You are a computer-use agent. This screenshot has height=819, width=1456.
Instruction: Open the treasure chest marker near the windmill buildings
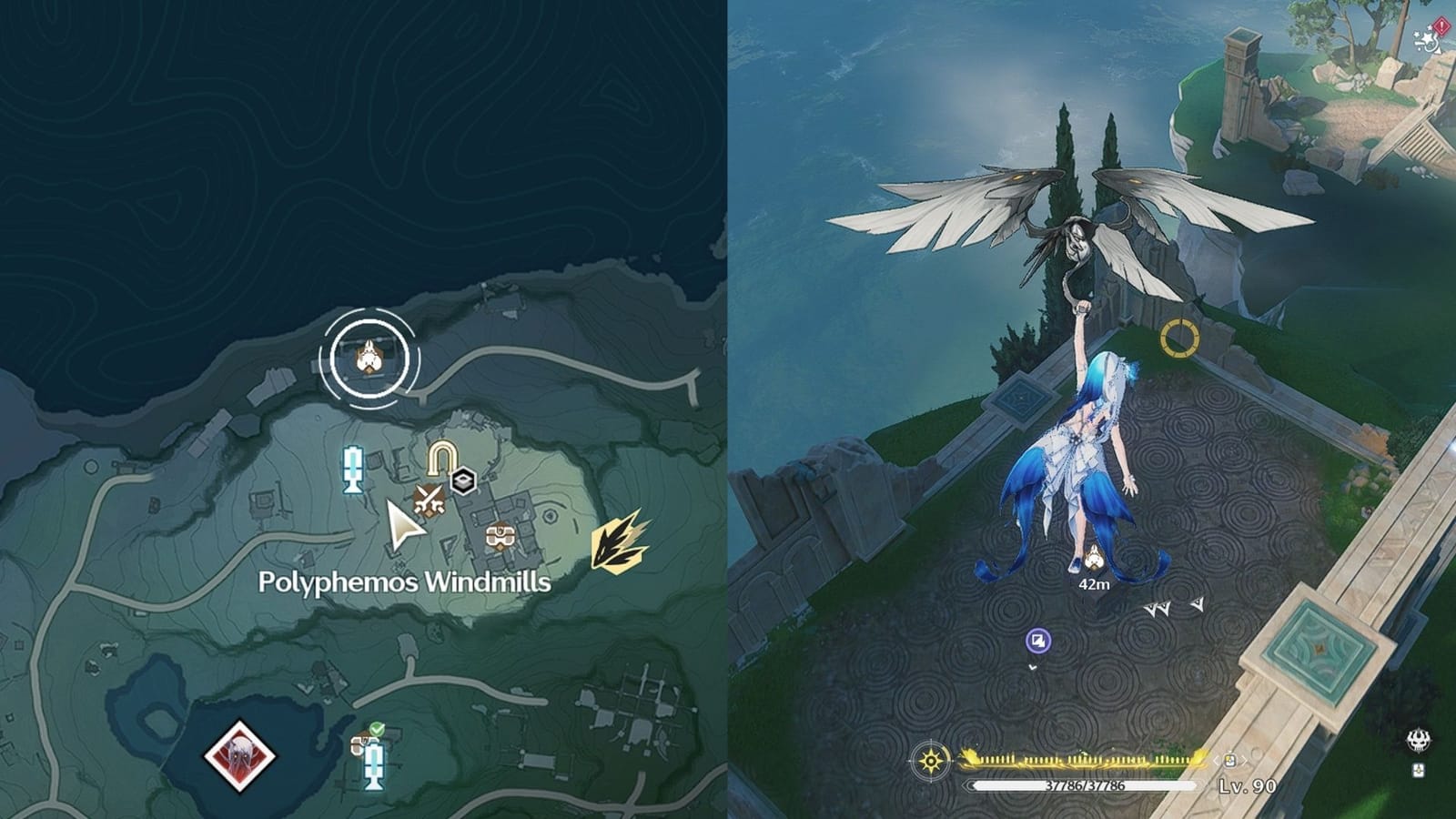tap(500, 536)
